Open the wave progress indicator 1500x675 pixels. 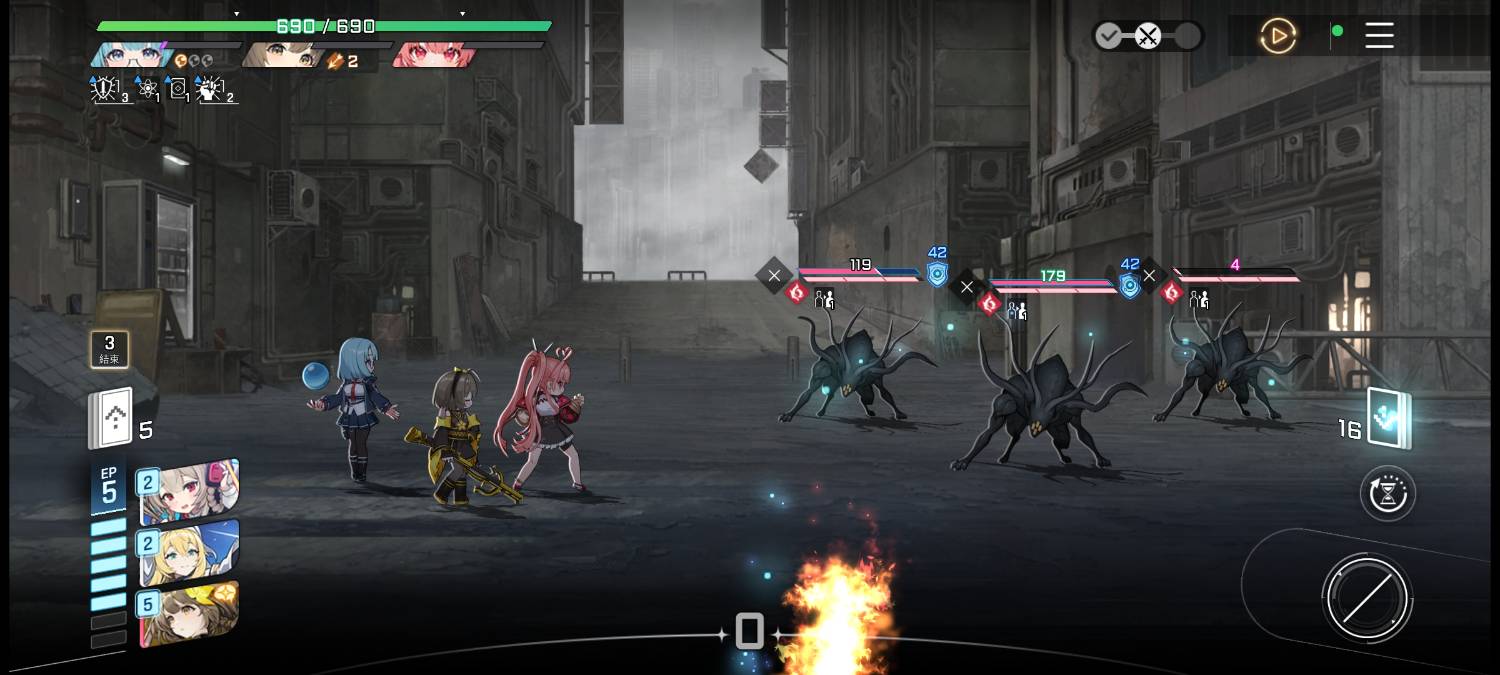[x=1147, y=37]
